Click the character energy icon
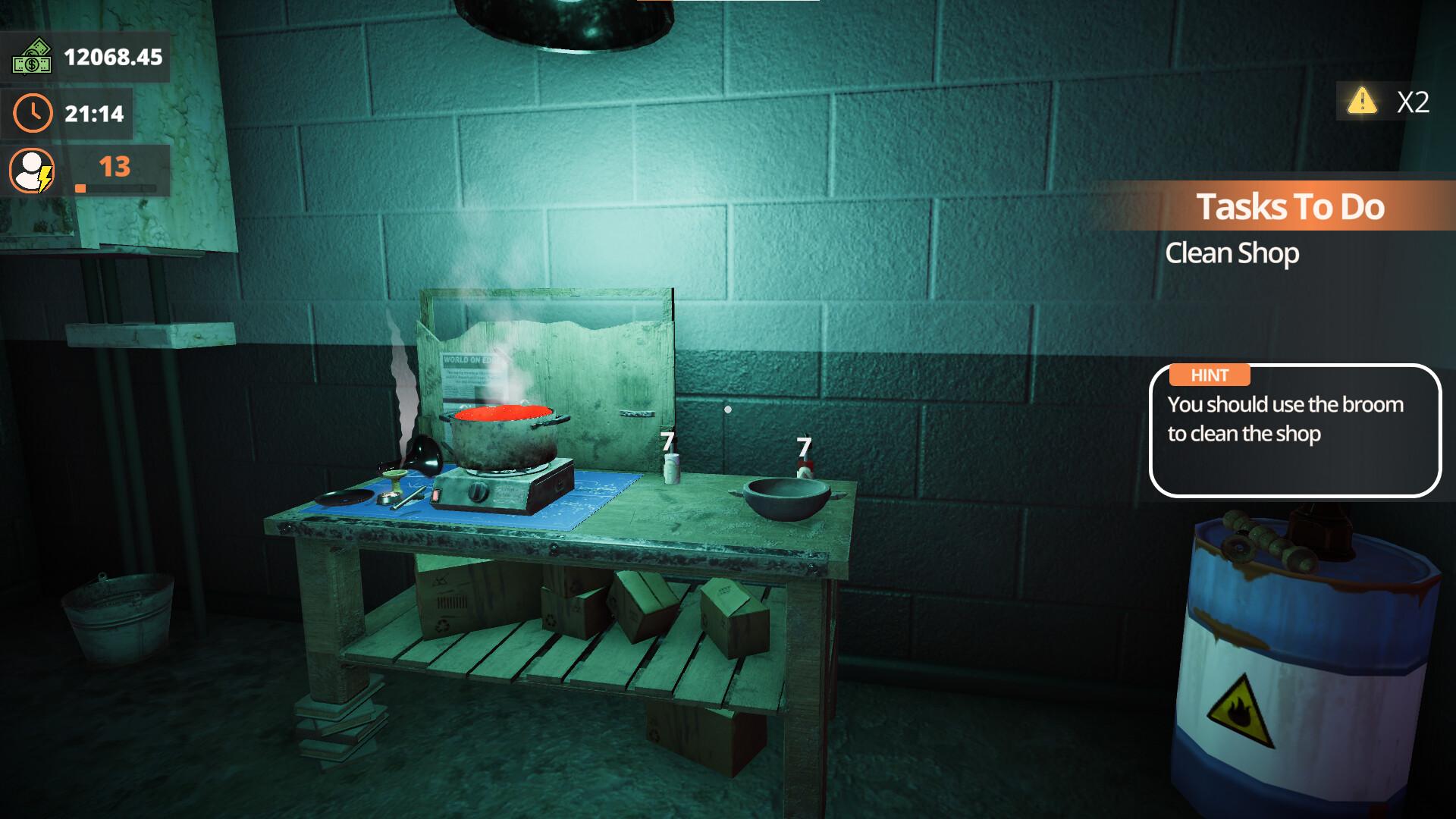This screenshot has height=819, width=1456. [32, 168]
